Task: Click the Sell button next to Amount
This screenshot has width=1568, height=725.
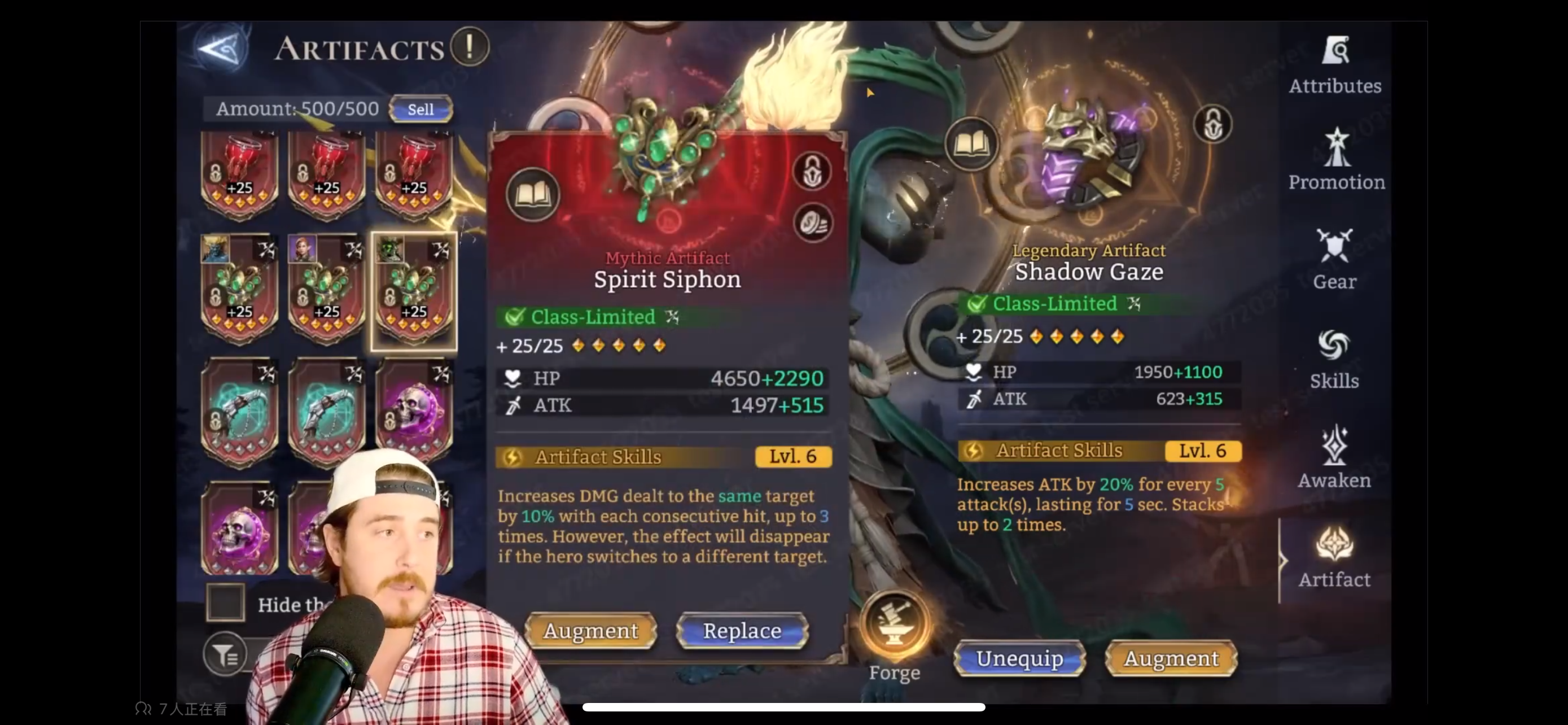Action: pos(421,109)
